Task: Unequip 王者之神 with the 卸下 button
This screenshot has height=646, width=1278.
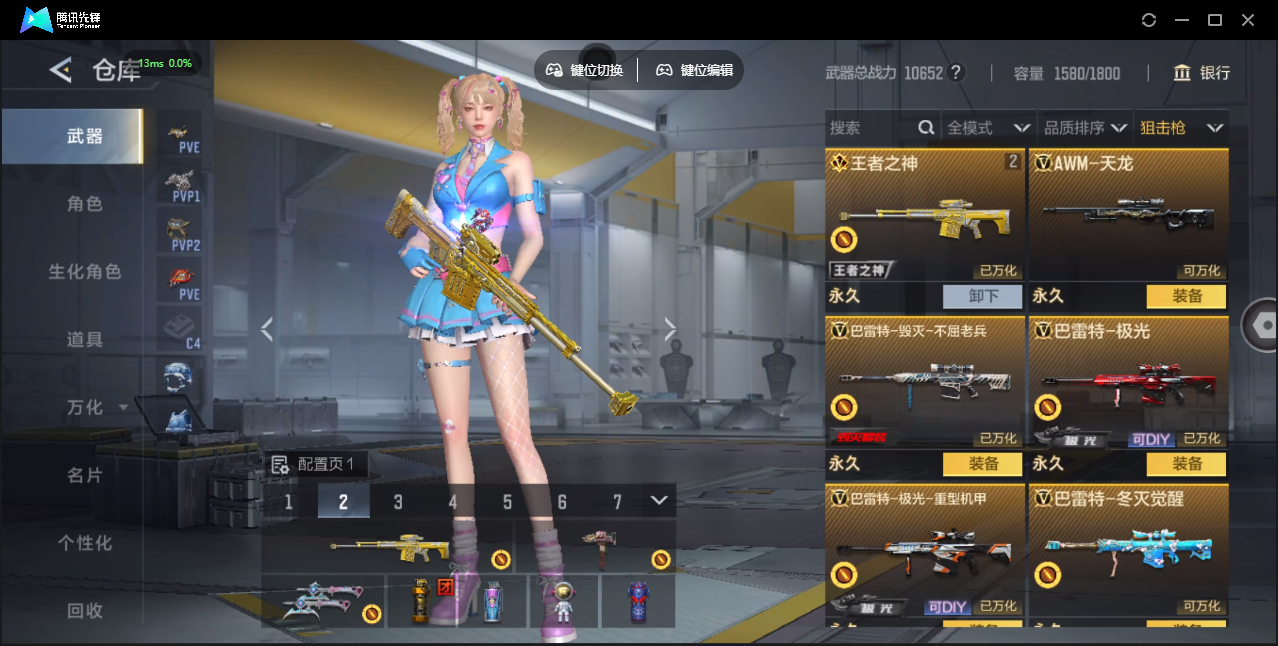Action: [982, 296]
